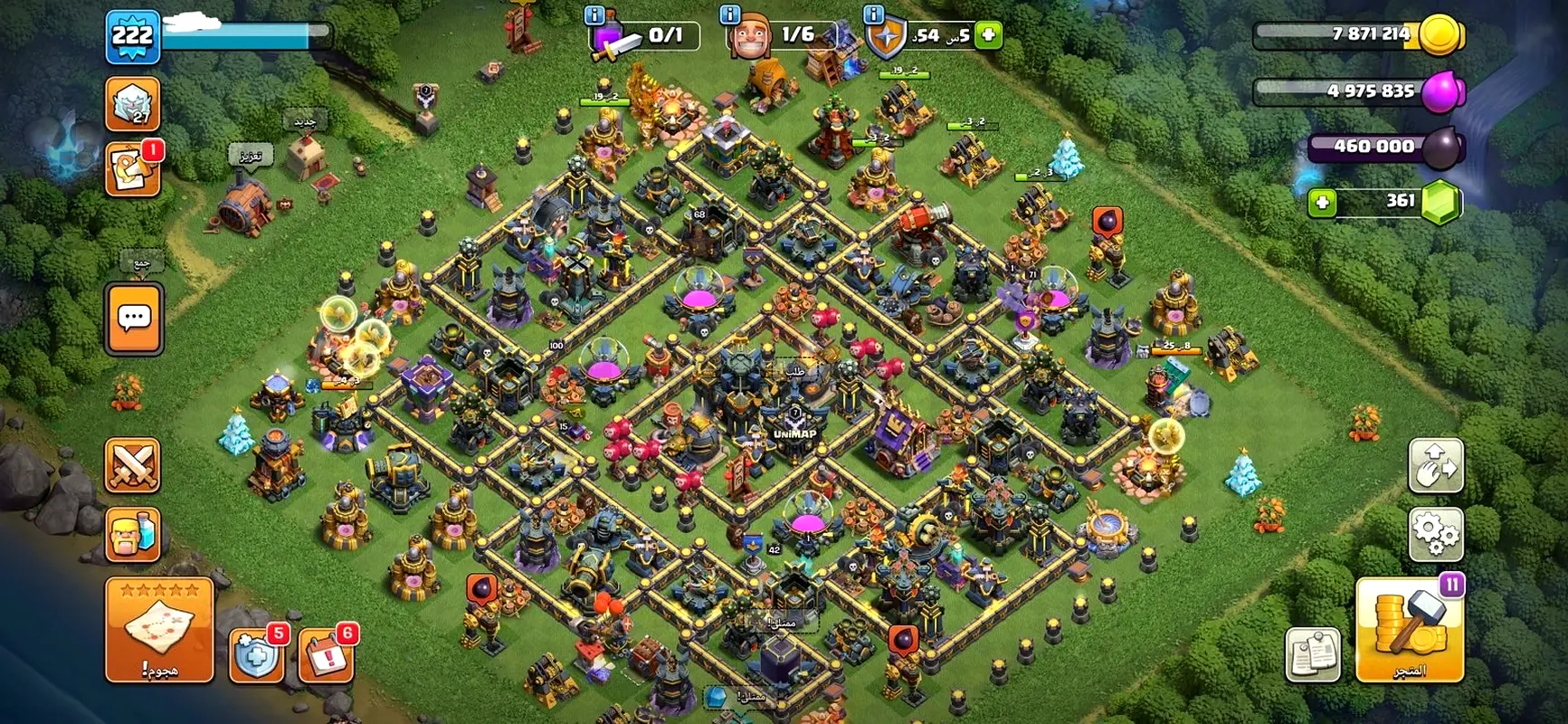1568x724 pixels.
Task: Open the Attack map button
Action: tap(159, 628)
